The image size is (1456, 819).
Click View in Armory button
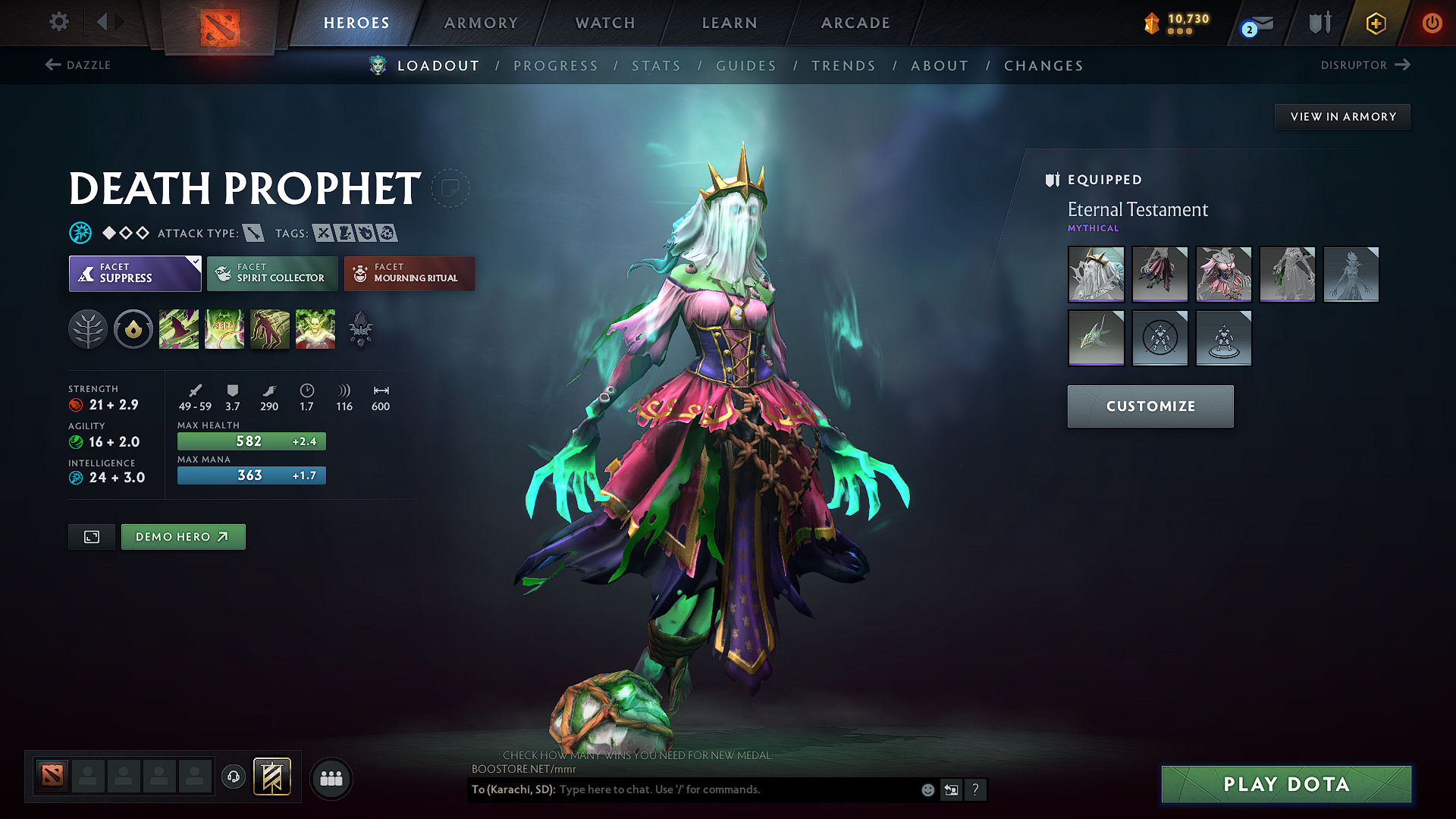[x=1342, y=117]
